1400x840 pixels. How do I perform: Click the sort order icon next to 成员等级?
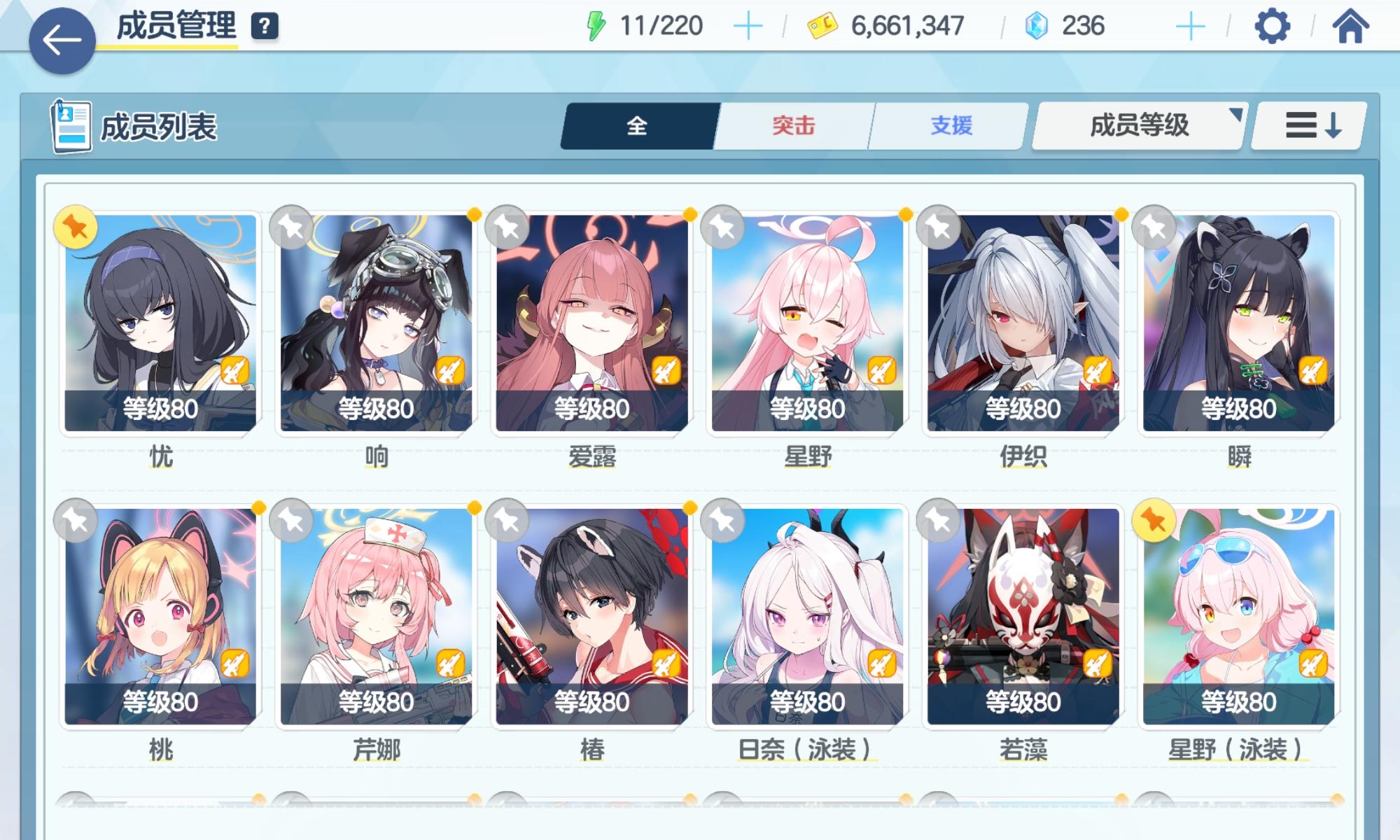tap(1308, 126)
